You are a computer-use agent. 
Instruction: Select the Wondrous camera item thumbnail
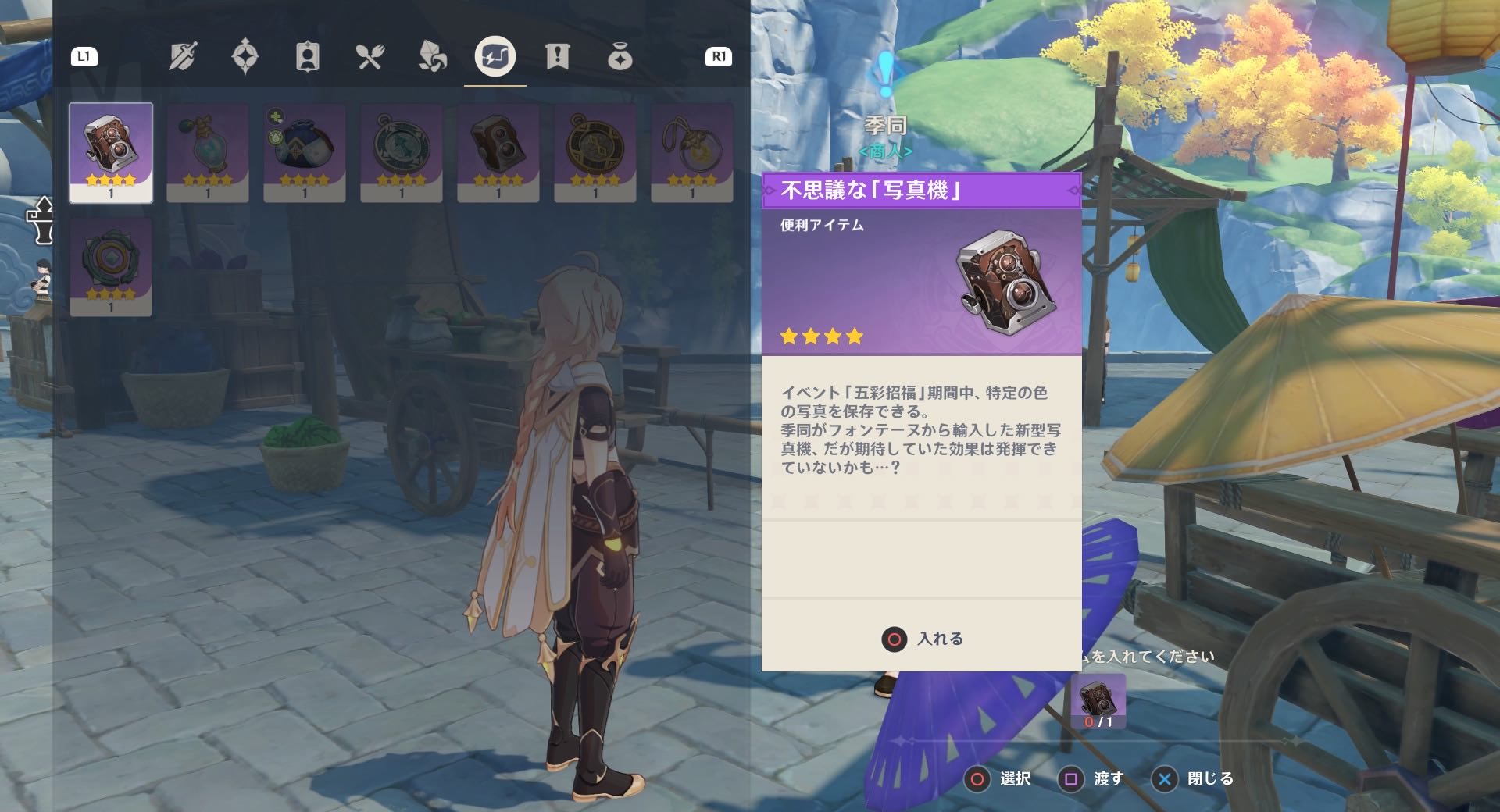click(110, 148)
